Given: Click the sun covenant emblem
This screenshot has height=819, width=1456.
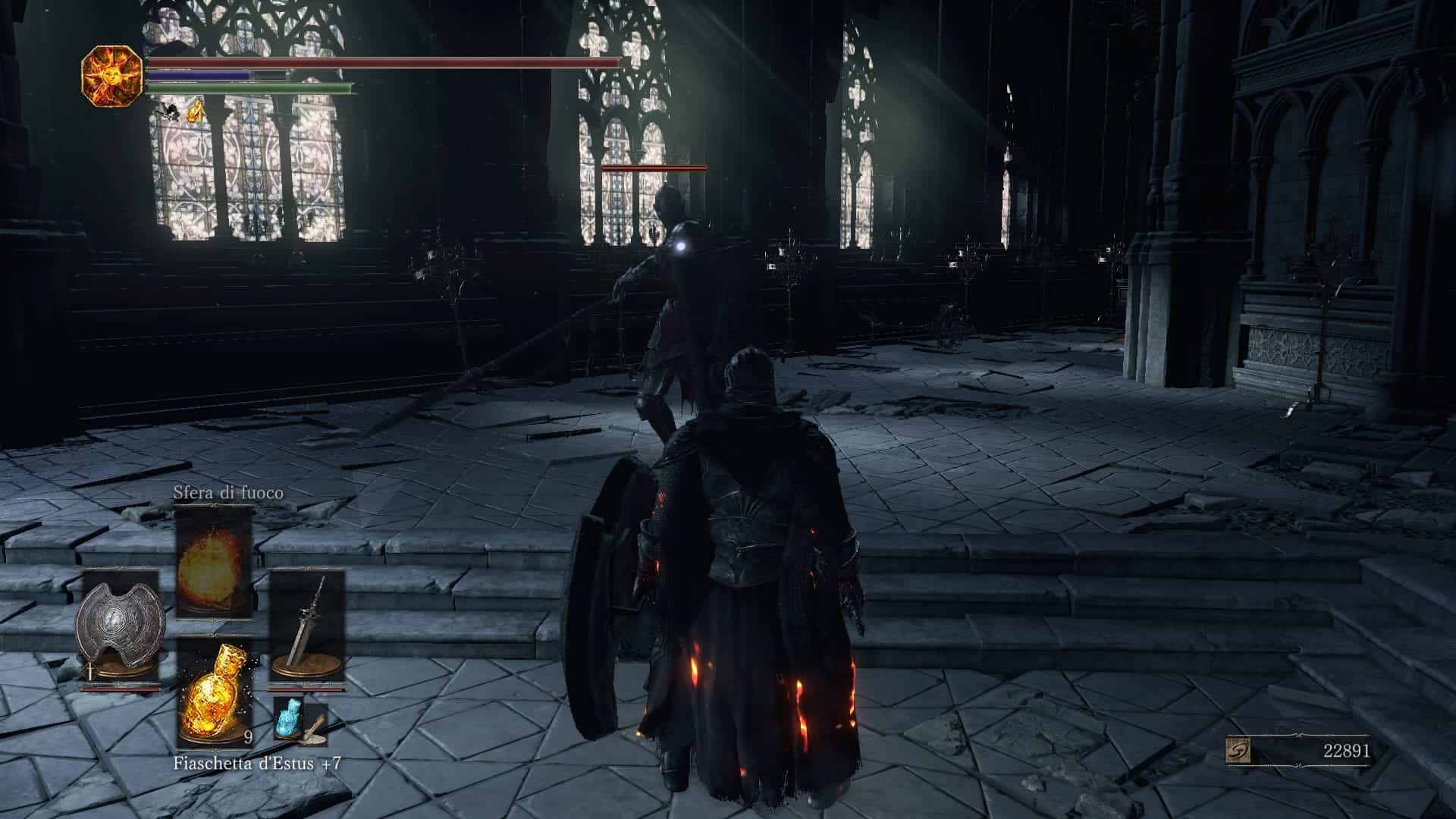Looking at the screenshot, I should point(111,75).
